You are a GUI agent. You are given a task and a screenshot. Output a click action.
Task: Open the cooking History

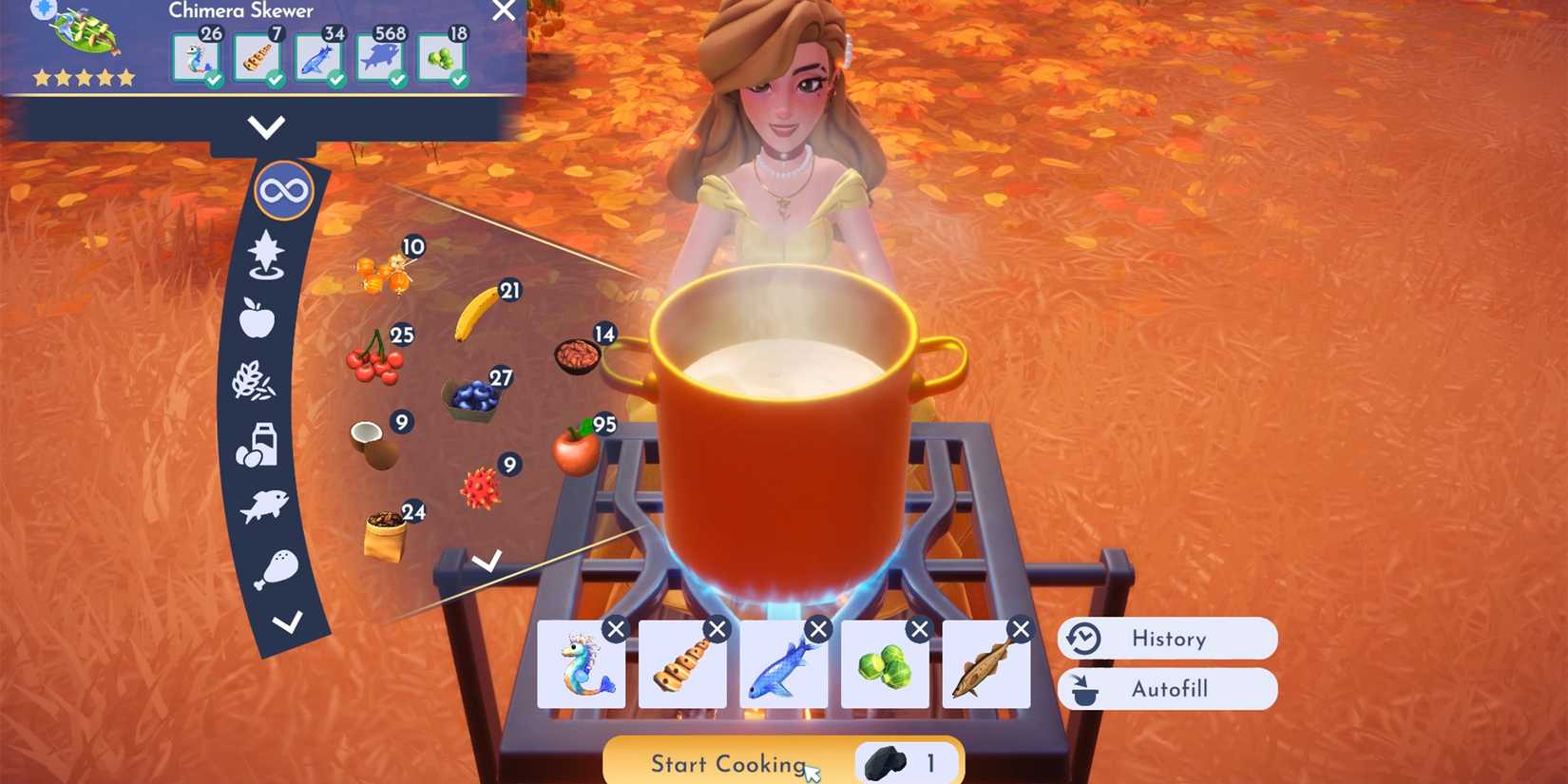pos(1167,638)
